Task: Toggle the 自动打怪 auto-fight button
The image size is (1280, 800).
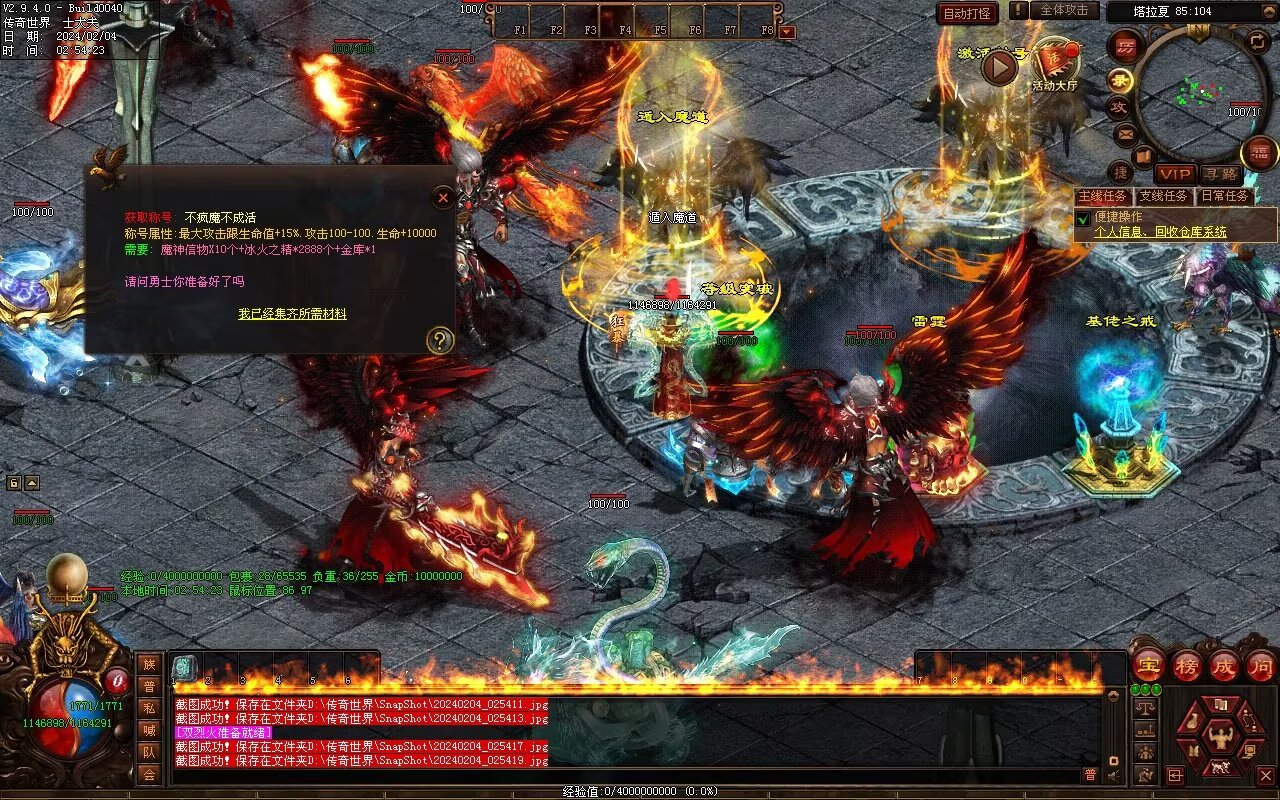Action: click(968, 13)
